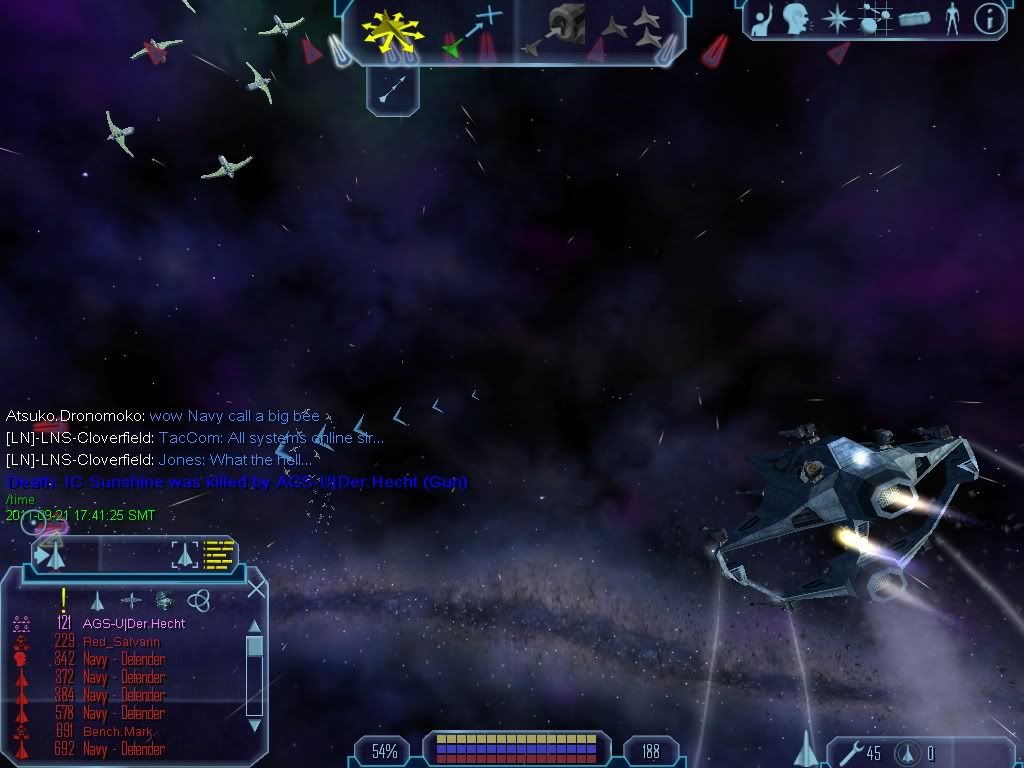
Task: Filter contacts by ships using the ship icon
Action: coord(97,600)
